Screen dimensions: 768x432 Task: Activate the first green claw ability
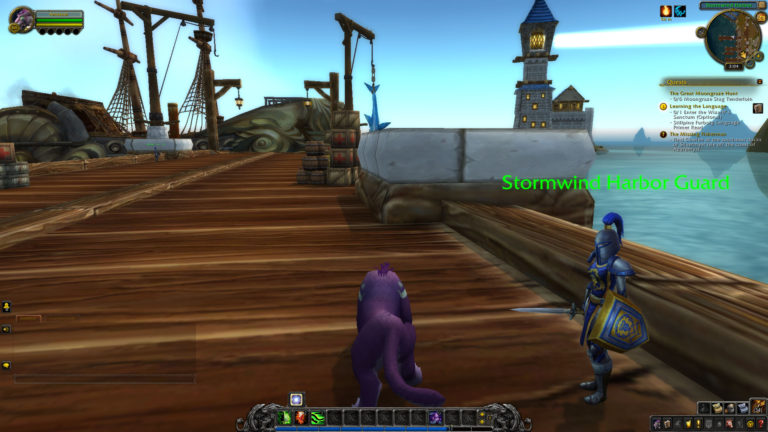(x=285, y=417)
